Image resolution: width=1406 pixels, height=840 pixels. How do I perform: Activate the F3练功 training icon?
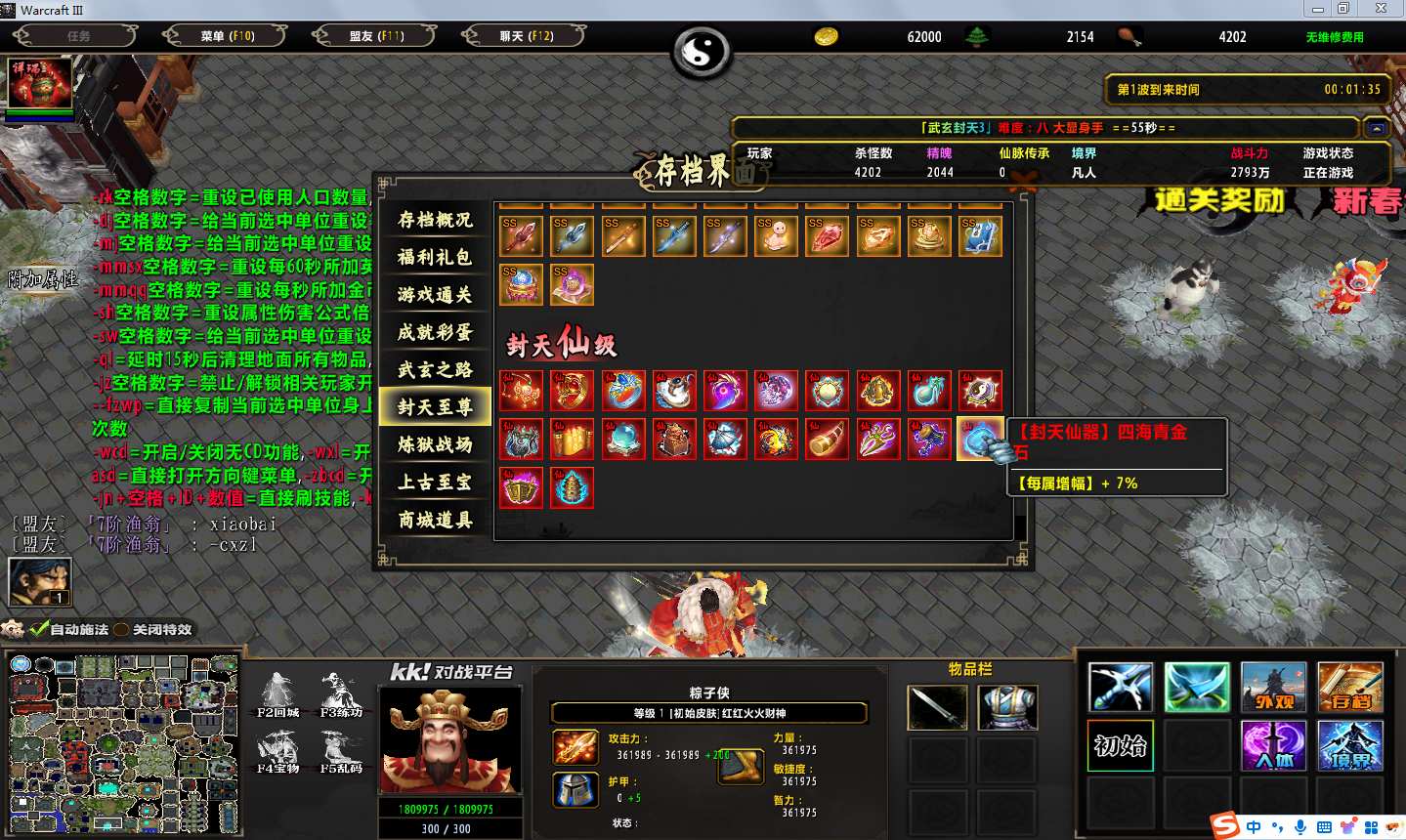[x=340, y=693]
